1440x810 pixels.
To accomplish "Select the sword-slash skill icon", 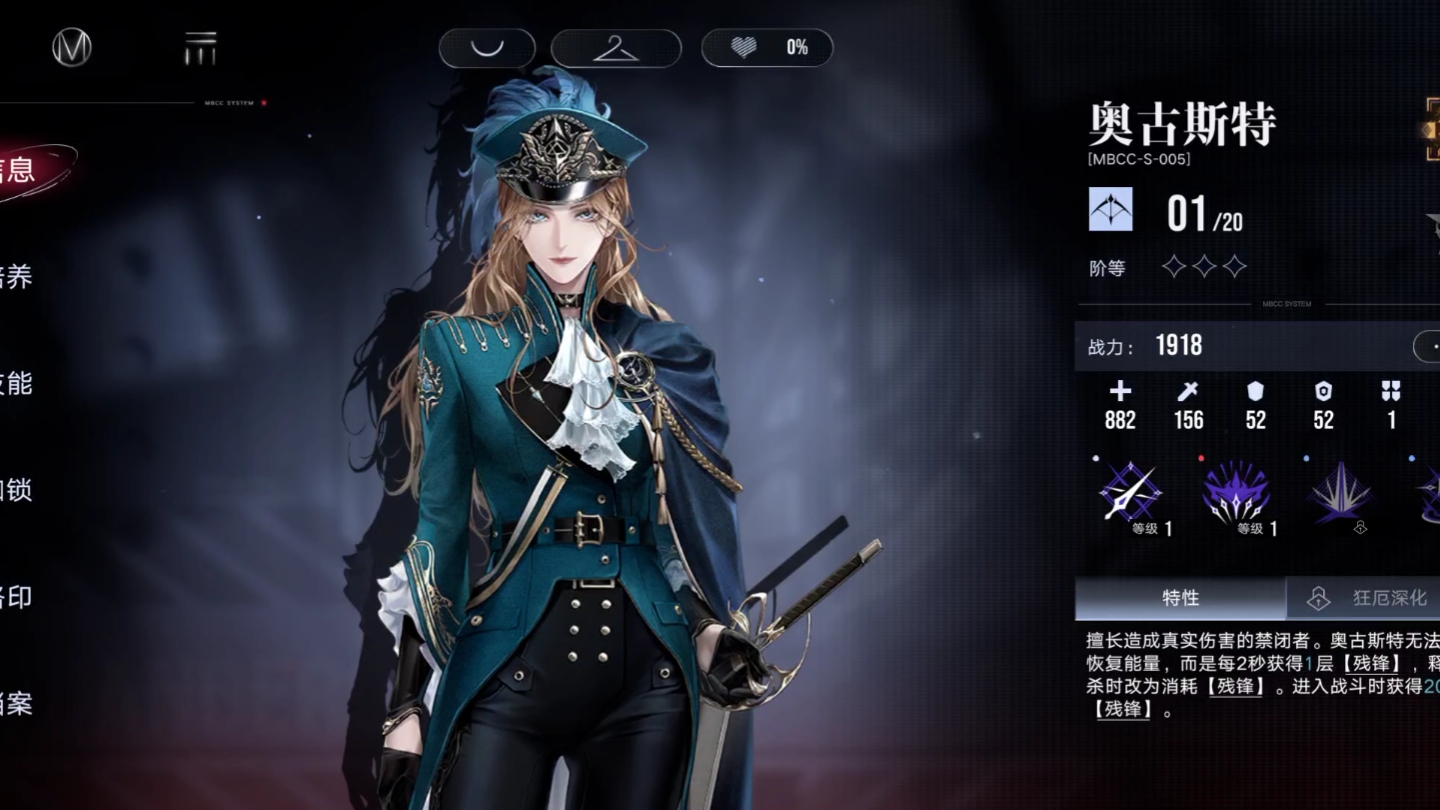I will [x=1130, y=494].
